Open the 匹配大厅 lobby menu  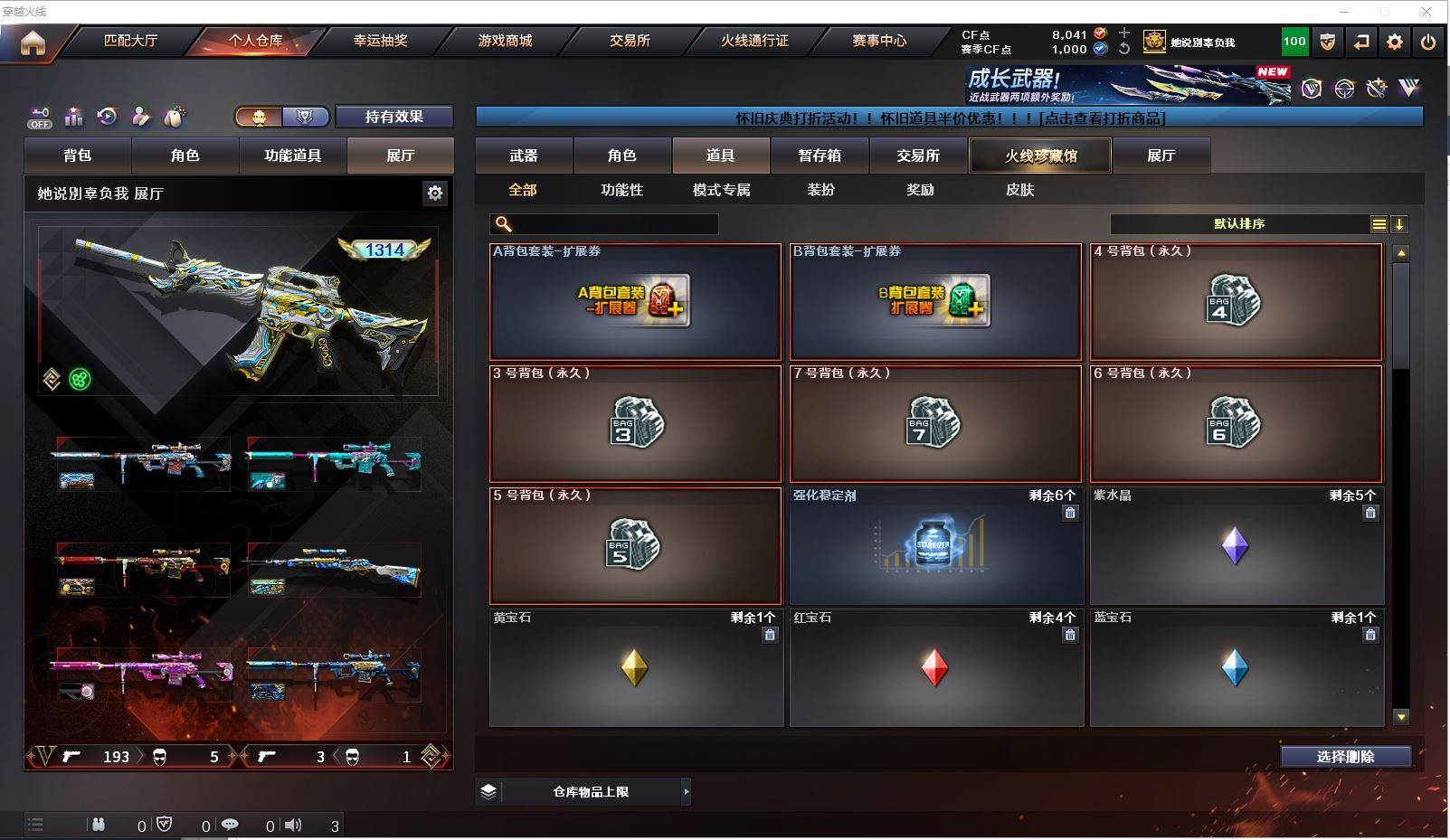tap(130, 41)
